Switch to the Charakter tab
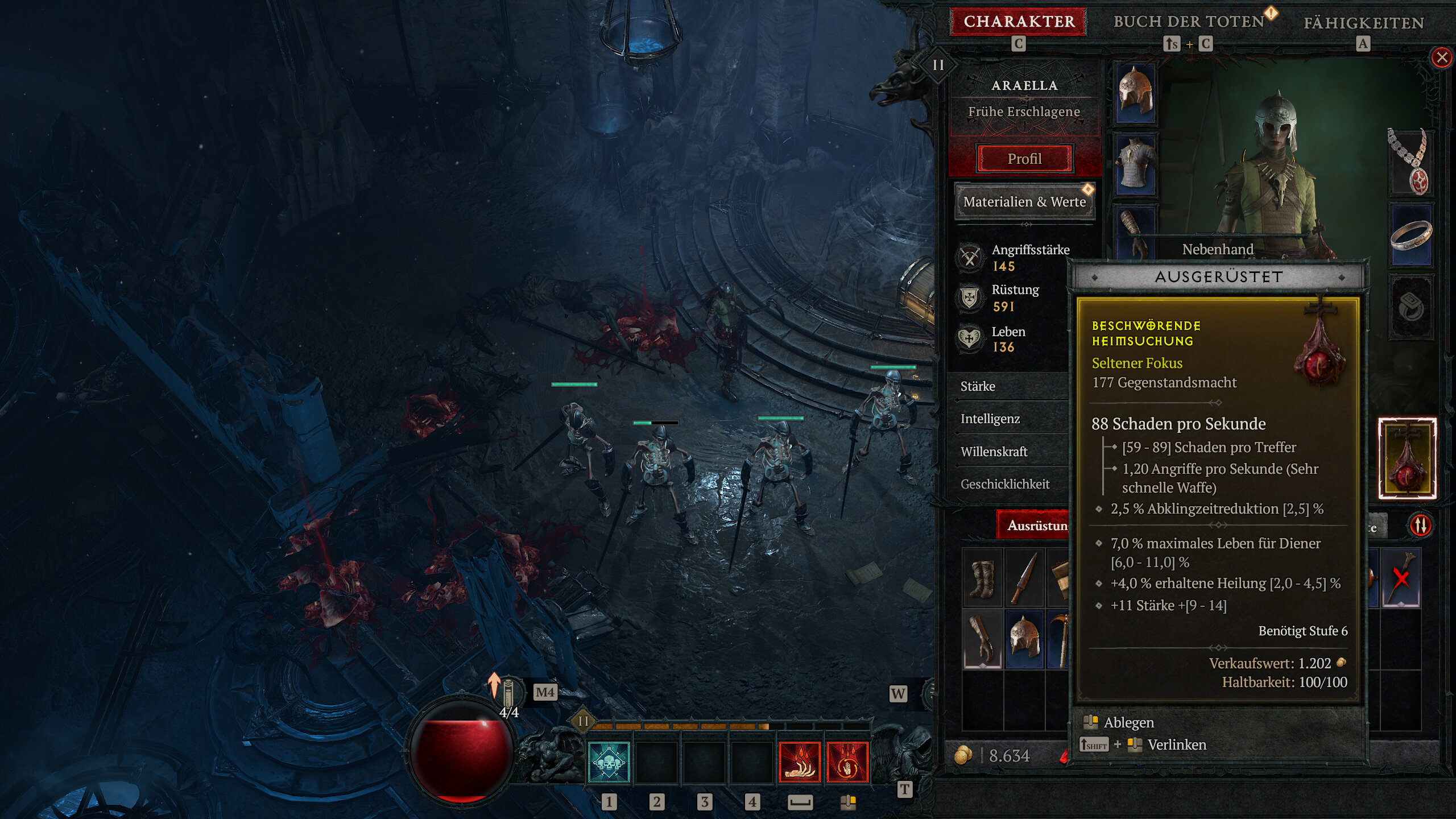1456x819 pixels. [1019, 22]
